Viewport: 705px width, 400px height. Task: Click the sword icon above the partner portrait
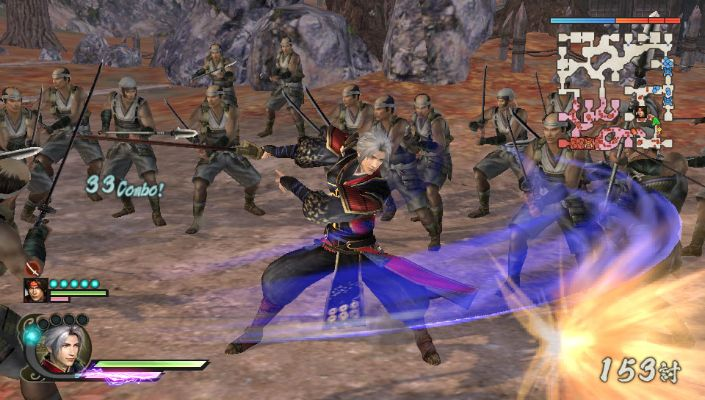point(33,268)
